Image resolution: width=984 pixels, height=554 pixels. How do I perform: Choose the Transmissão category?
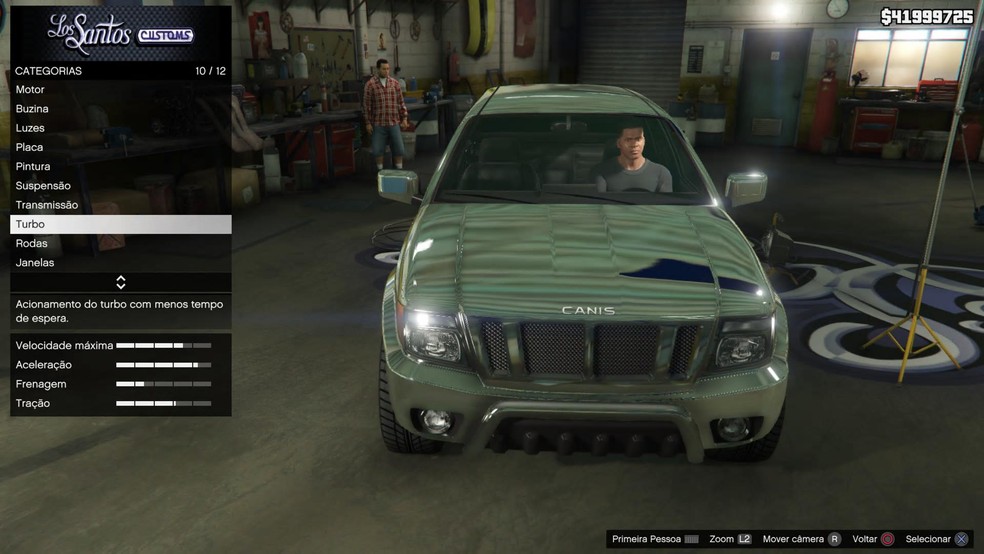pyautogui.click(x=120, y=205)
